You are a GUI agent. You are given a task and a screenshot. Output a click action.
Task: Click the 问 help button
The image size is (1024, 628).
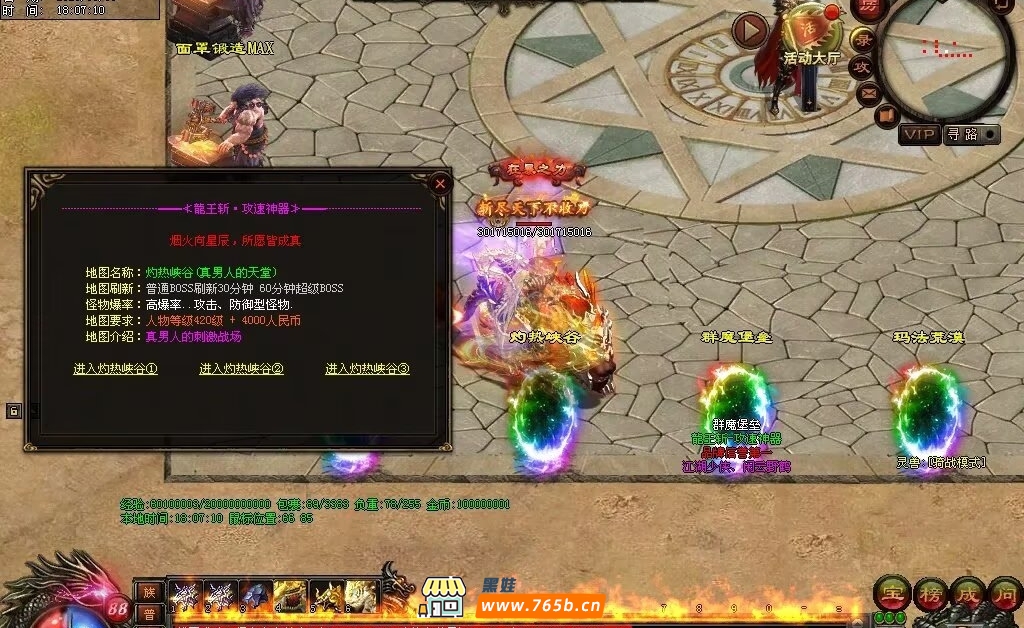(x=1004, y=594)
